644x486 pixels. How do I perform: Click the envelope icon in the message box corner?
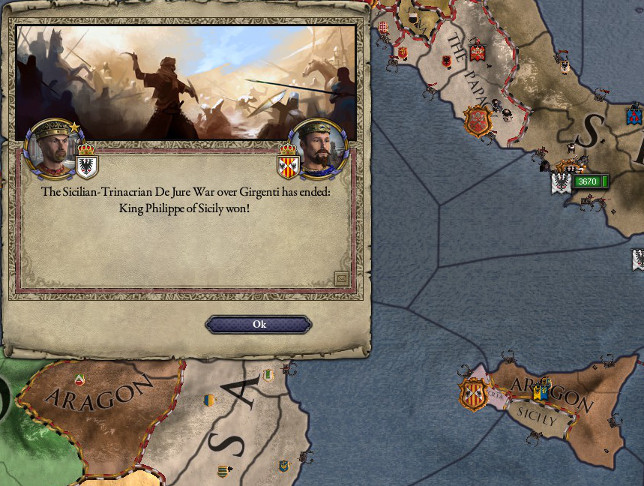pyautogui.click(x=342, y=278)
